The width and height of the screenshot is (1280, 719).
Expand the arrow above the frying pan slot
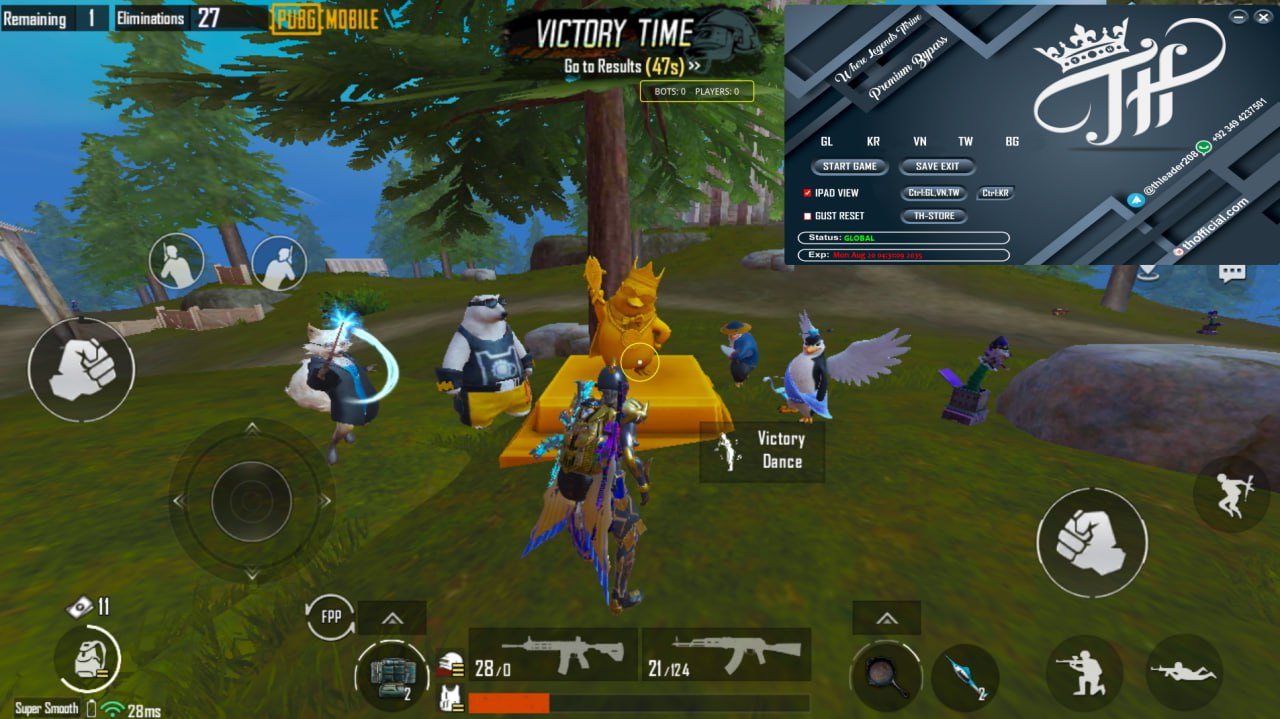(x=886, y=618)
